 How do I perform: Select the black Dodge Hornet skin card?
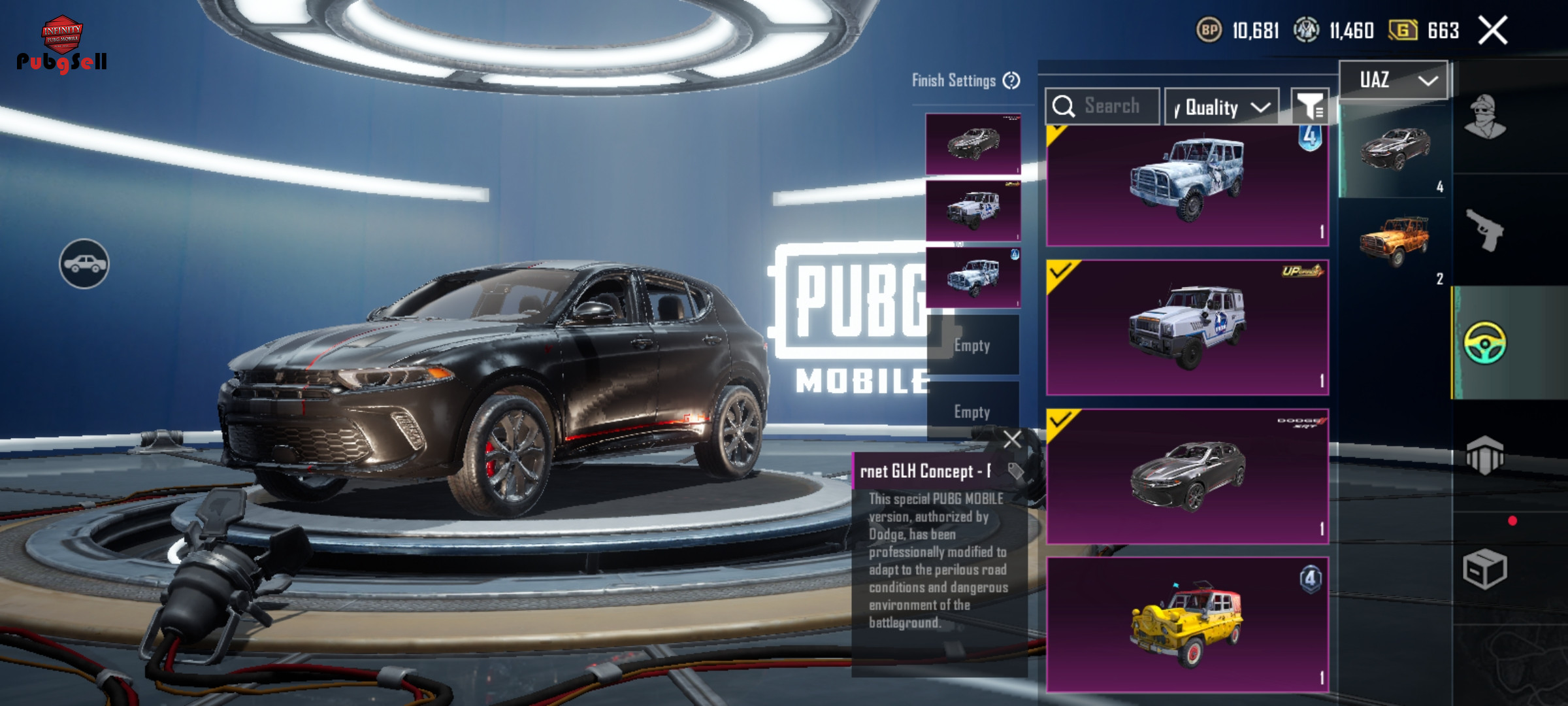click(x=1187, y=476)
